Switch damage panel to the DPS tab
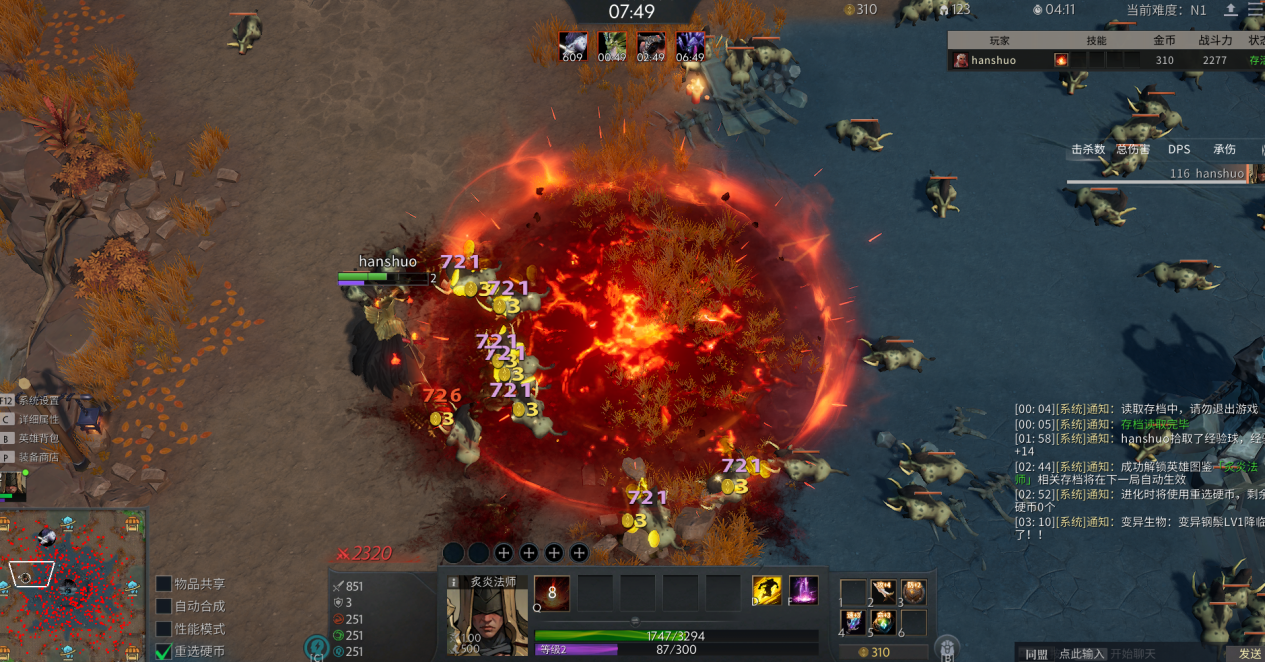This screenshot has height=662, width=1265. pyautogui.click(x=1179, y=149)
